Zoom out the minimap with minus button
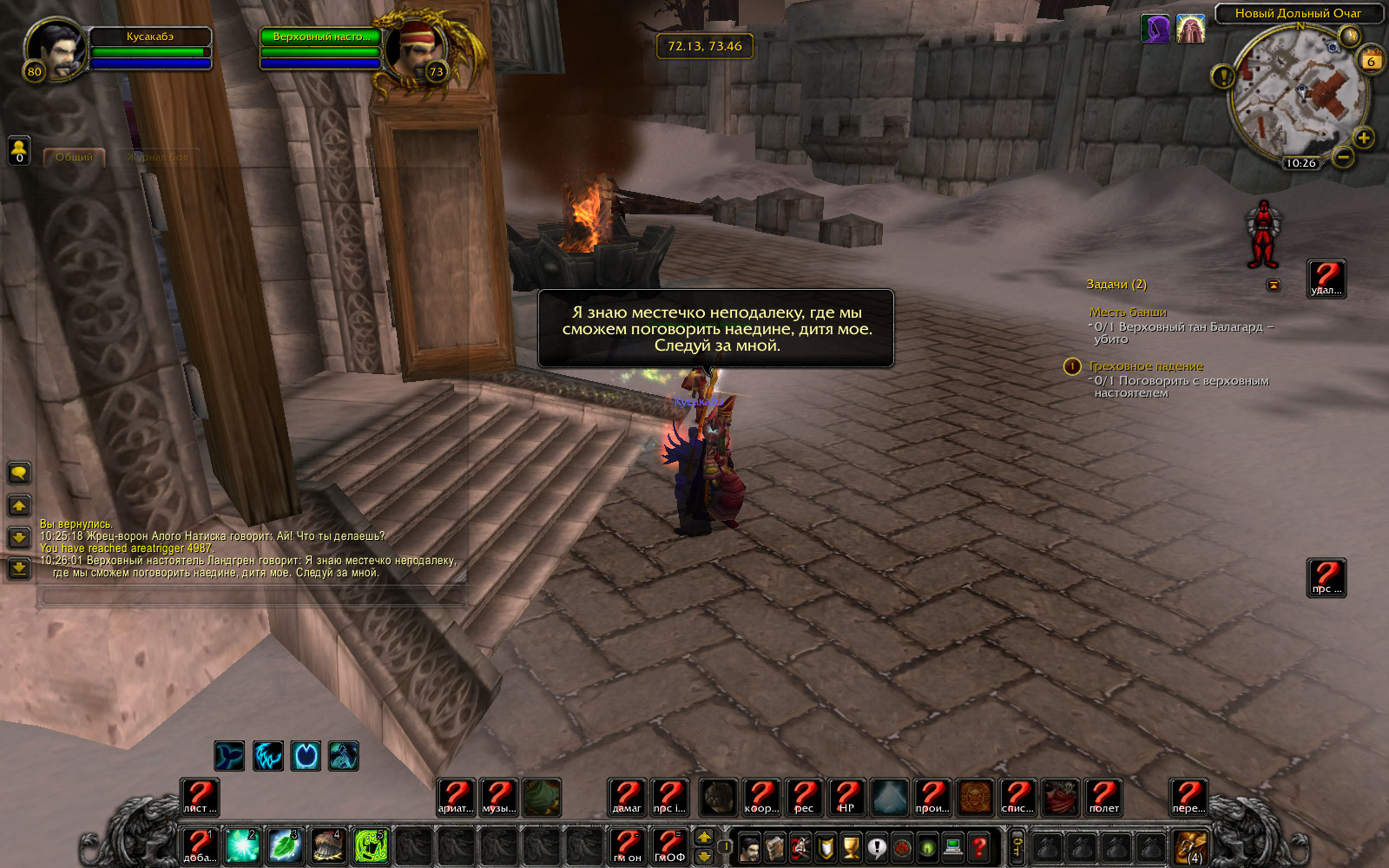The height and width of the screenshot is (868, 1389). [1342, 157]
